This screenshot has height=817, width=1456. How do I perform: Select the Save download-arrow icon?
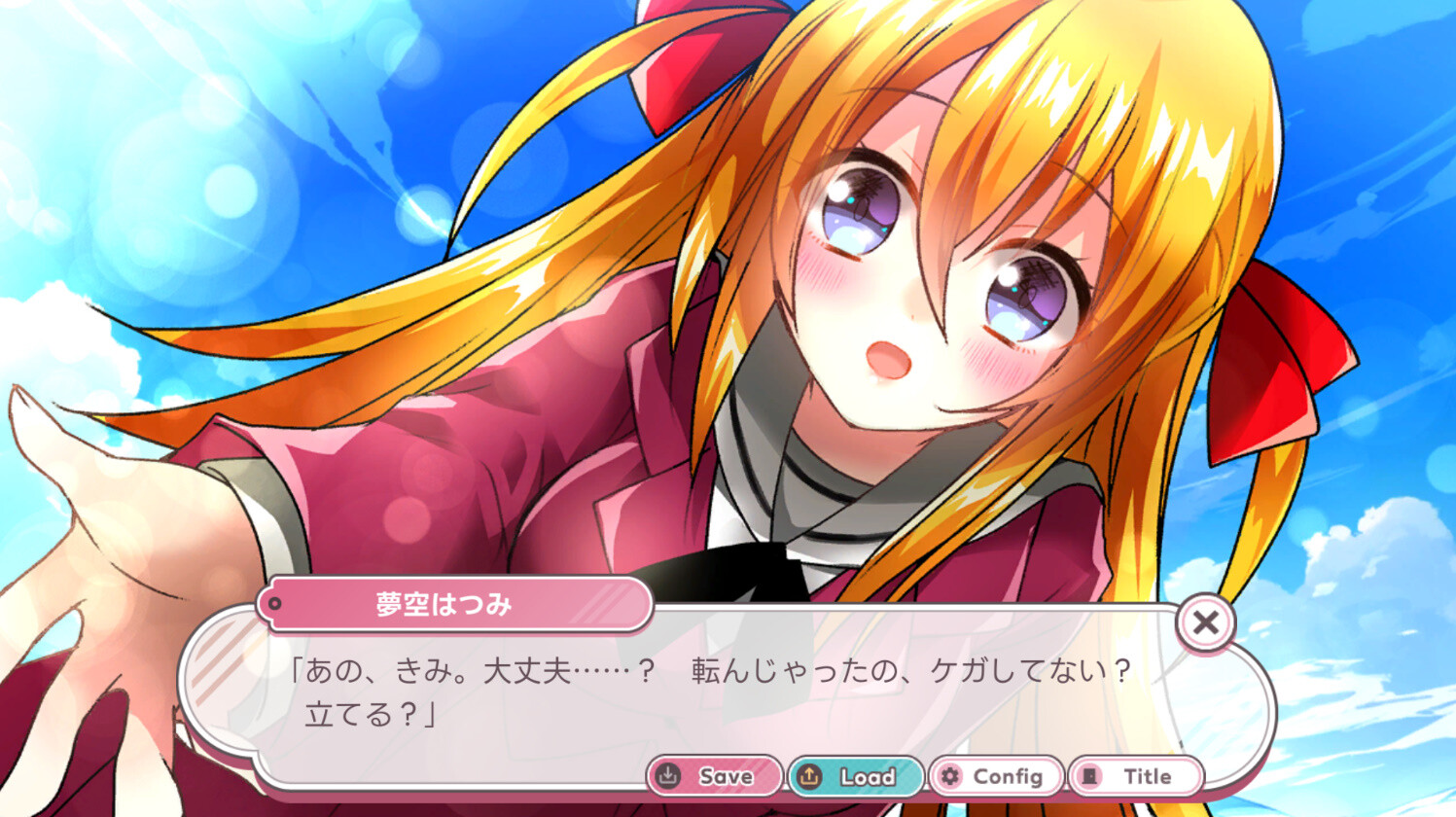667,776
